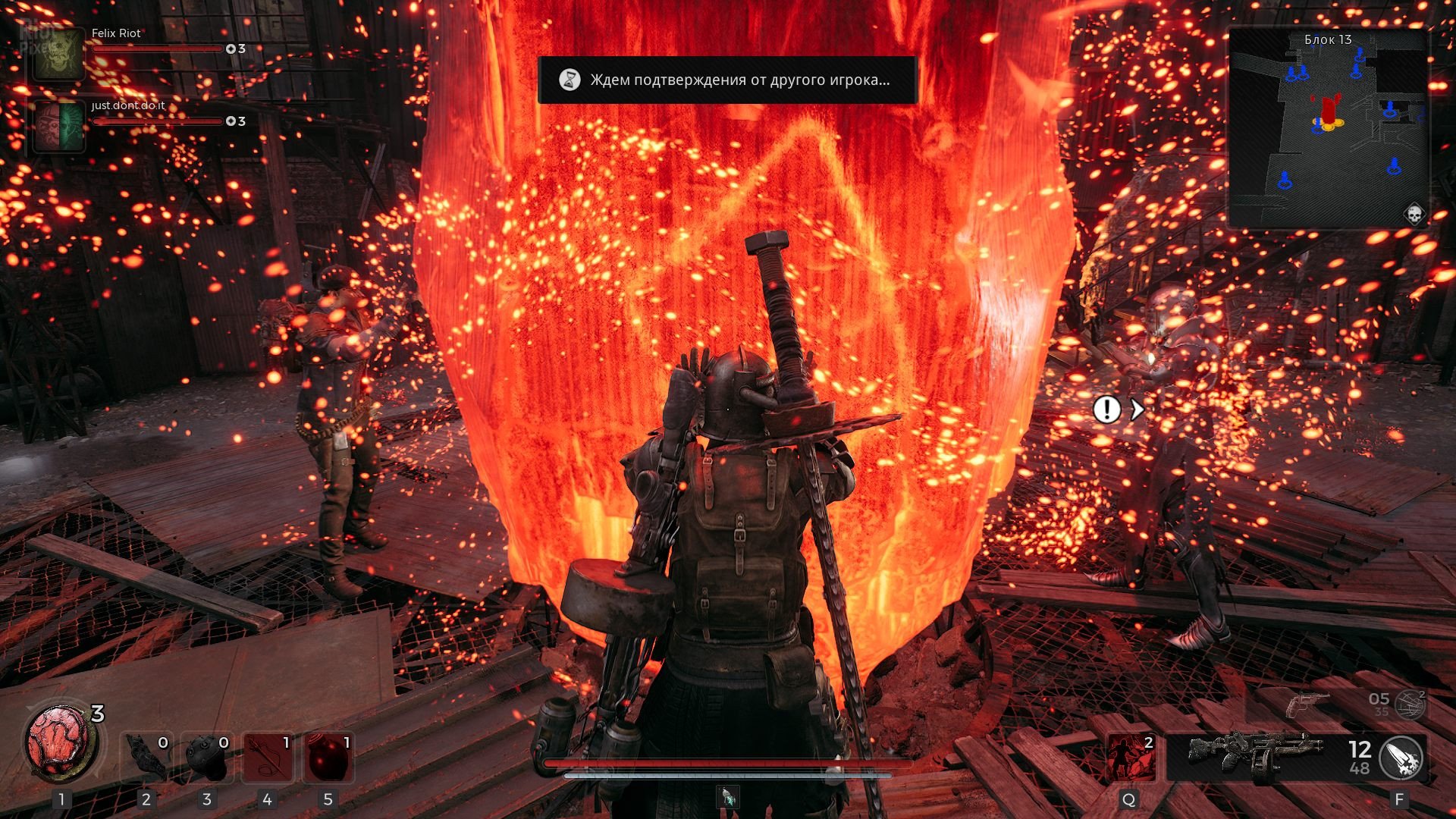
Task: Click the exclamation mark alert marker
Action: pos(1106,410)
